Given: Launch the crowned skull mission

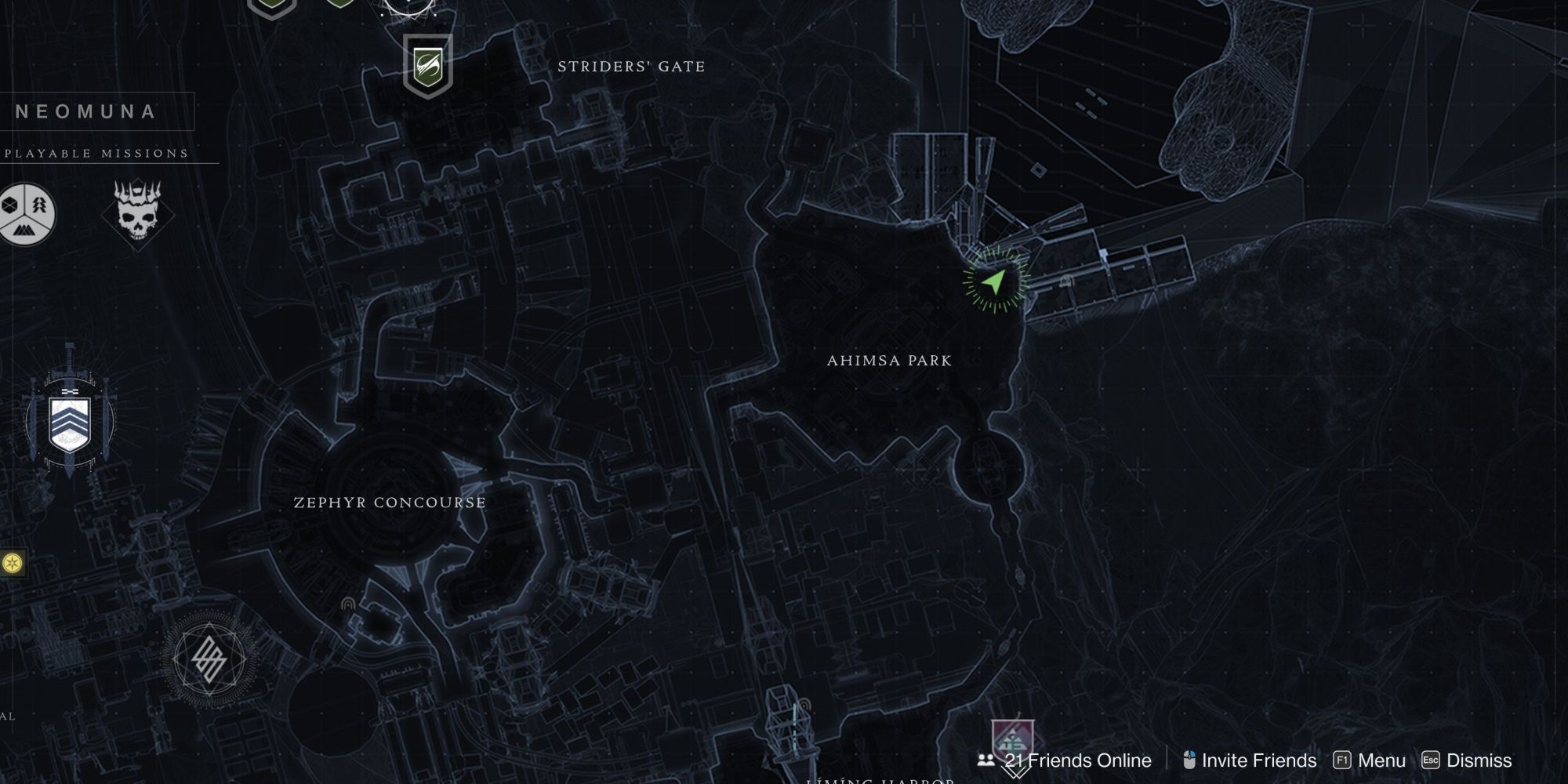Looking at the screenshot, I should (137, 212).
